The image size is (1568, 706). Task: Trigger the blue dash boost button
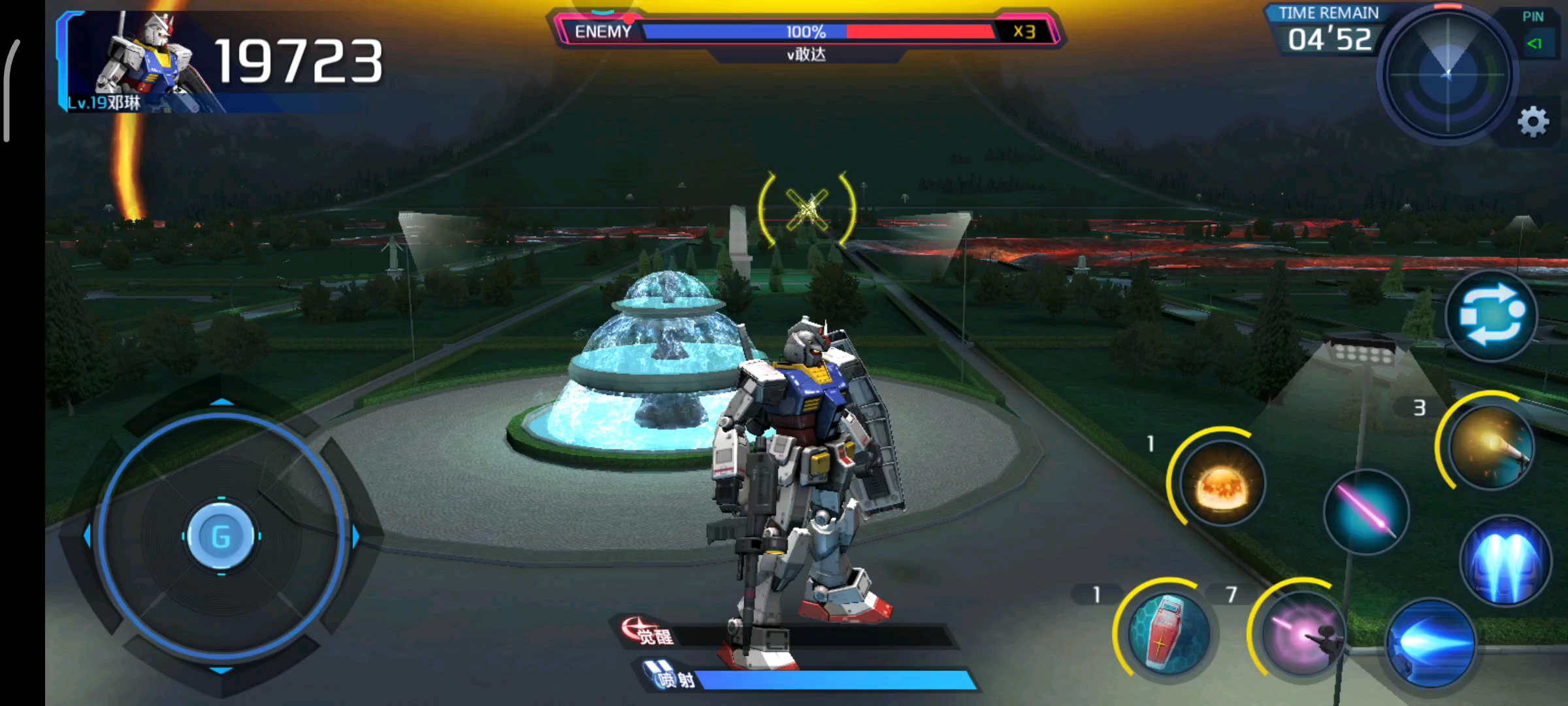click(x=1431, y=644)
